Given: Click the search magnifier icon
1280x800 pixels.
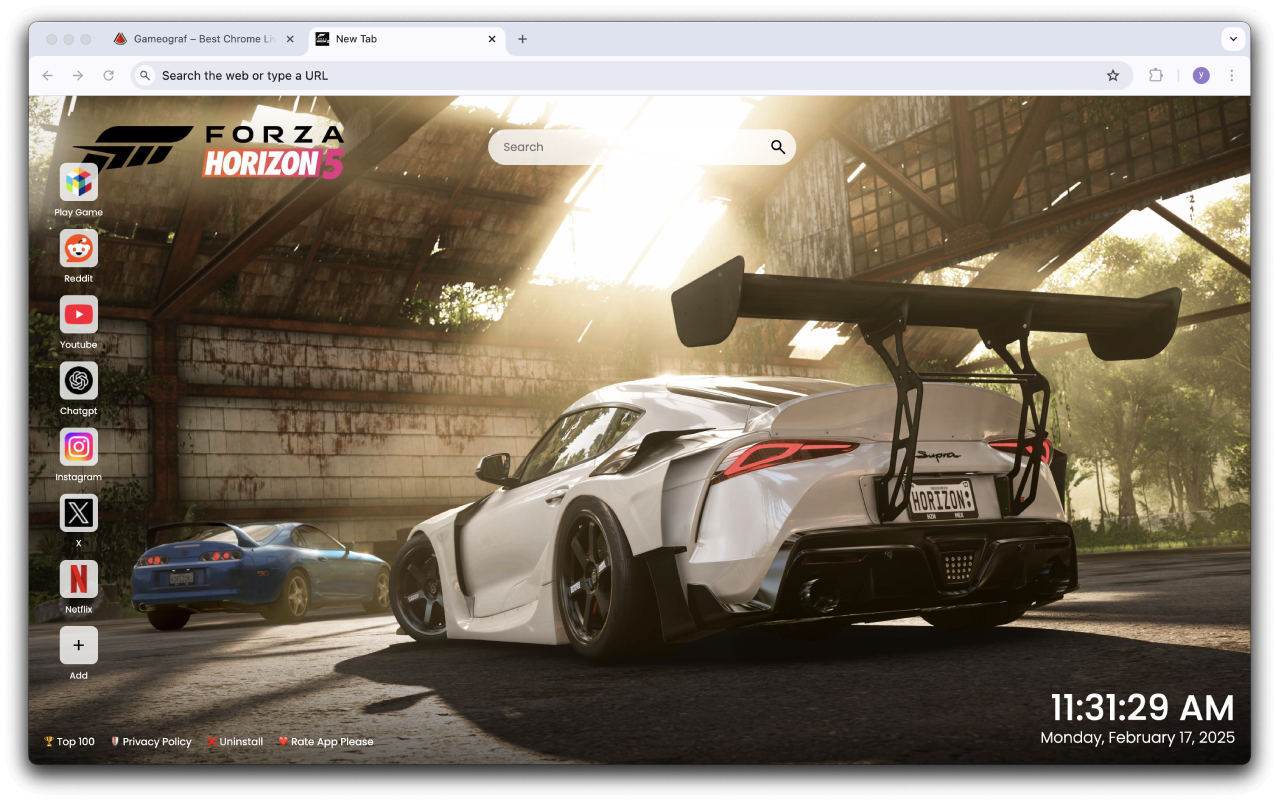Looking at the screenshot, I should (777, 147).
